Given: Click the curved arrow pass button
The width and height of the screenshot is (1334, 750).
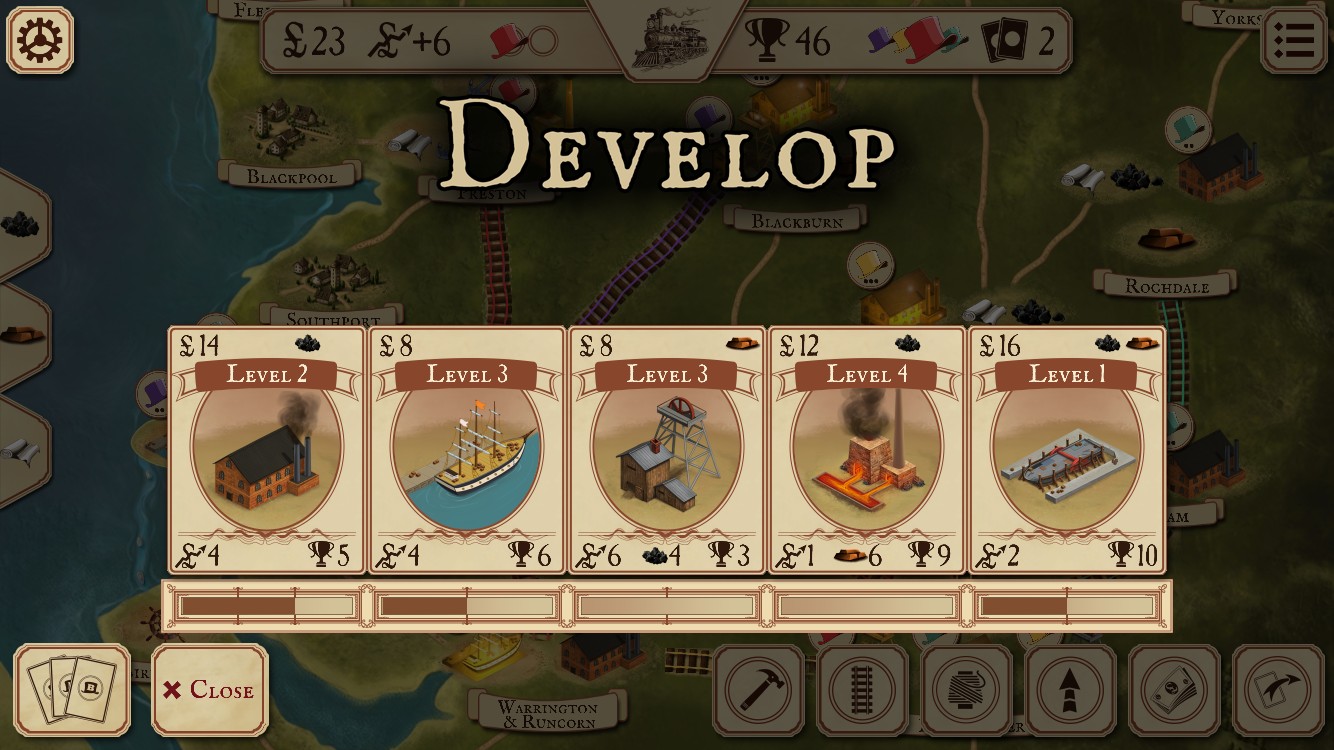Looking at the screenshot, I should [x=1278, y=690].
